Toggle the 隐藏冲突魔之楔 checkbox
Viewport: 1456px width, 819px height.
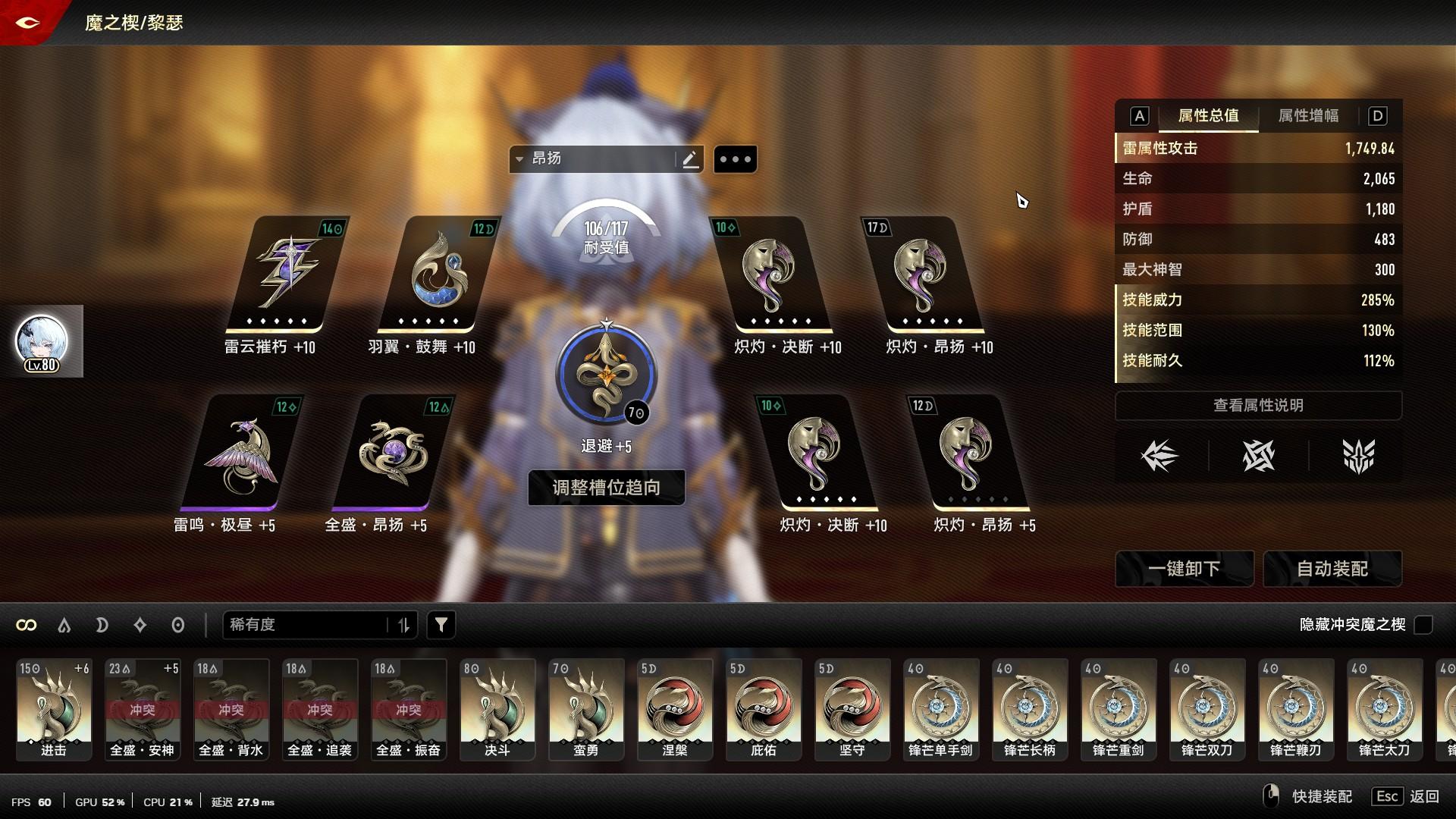click(1423, 625)
